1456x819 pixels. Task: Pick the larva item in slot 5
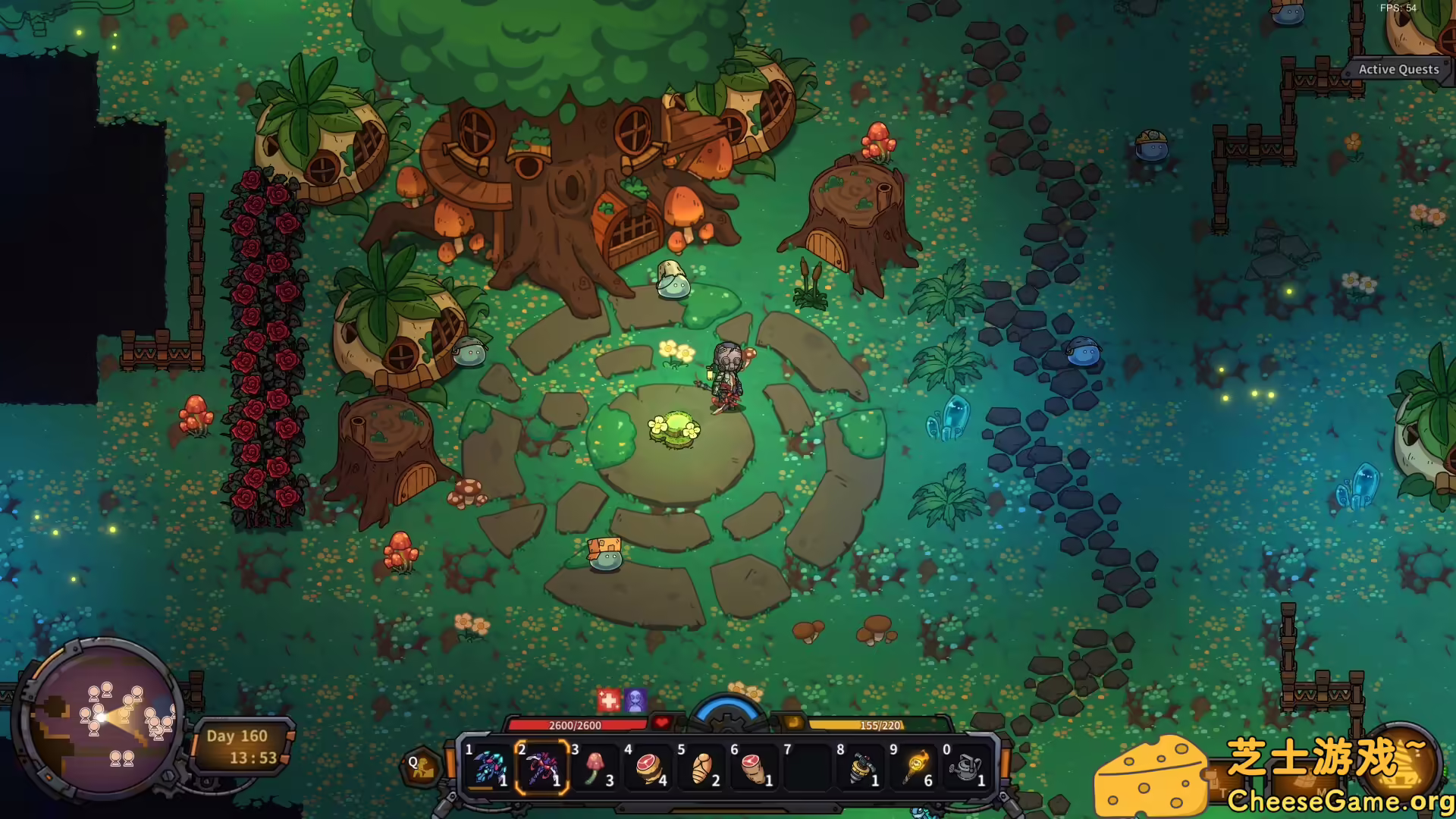pyautogui.click(x=701, y=767)
